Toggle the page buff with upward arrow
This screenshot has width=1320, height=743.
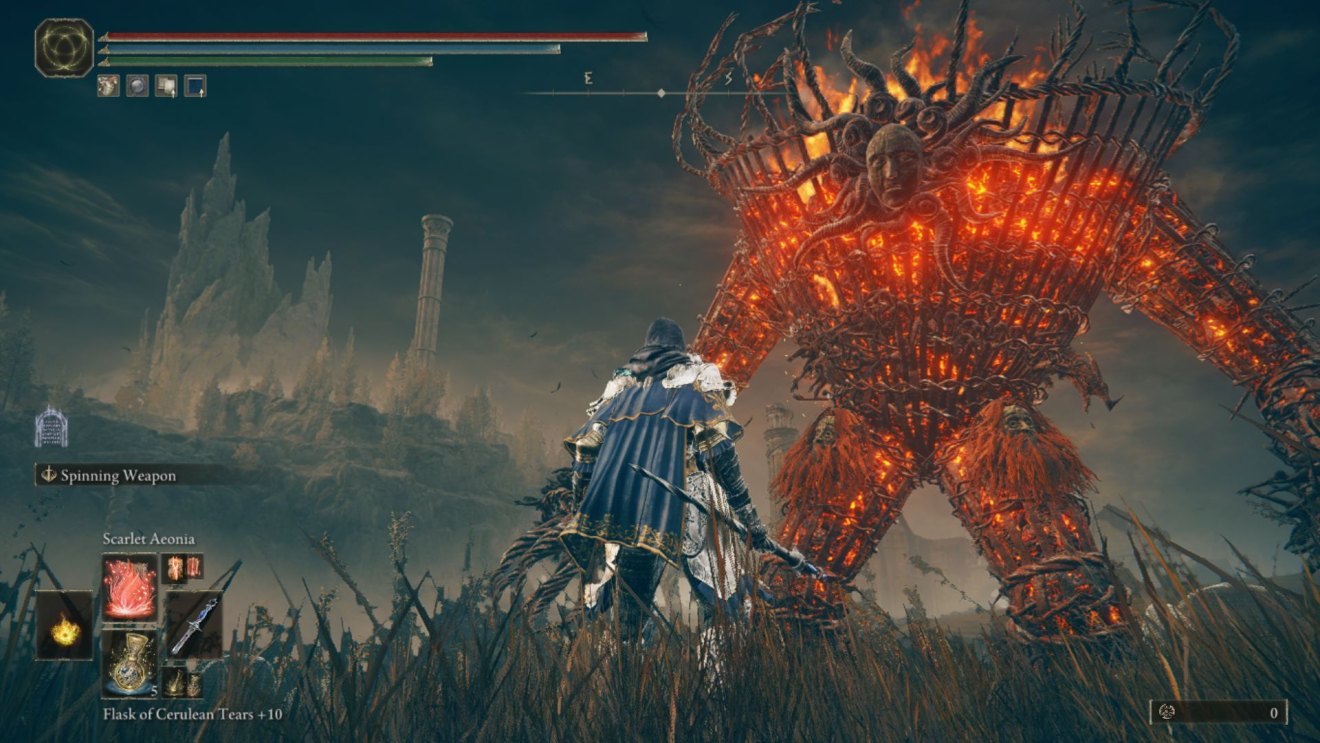click(x=165, y=84)
